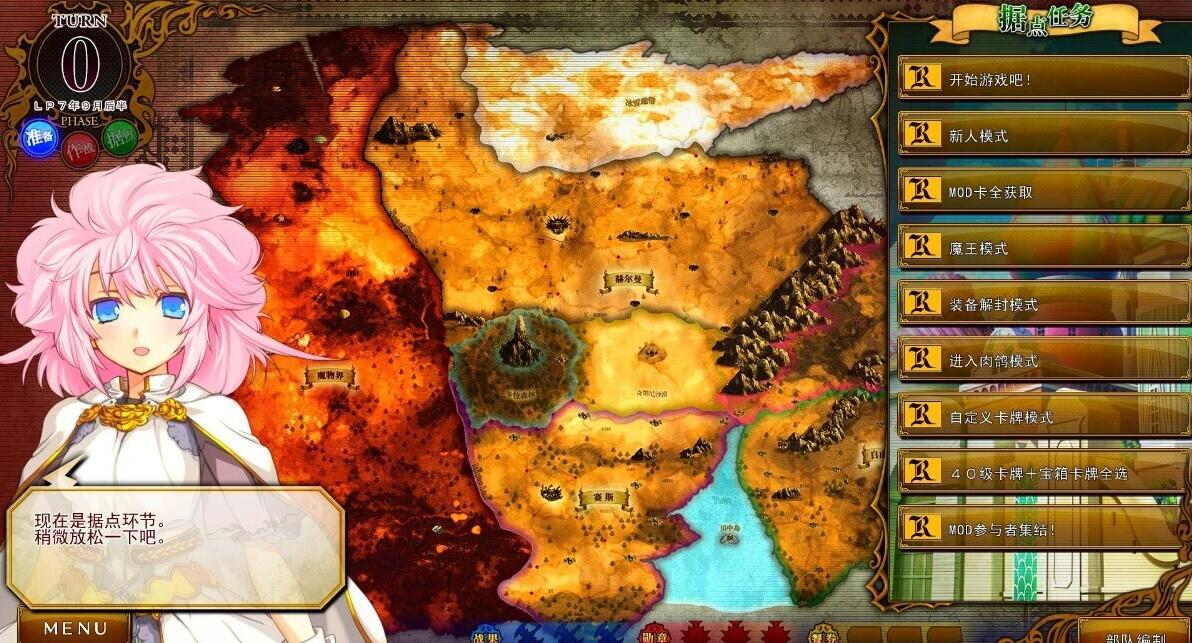Open the MENU button at bottom left
This screenshot has width=1192, height=643.
click(75, 628)
